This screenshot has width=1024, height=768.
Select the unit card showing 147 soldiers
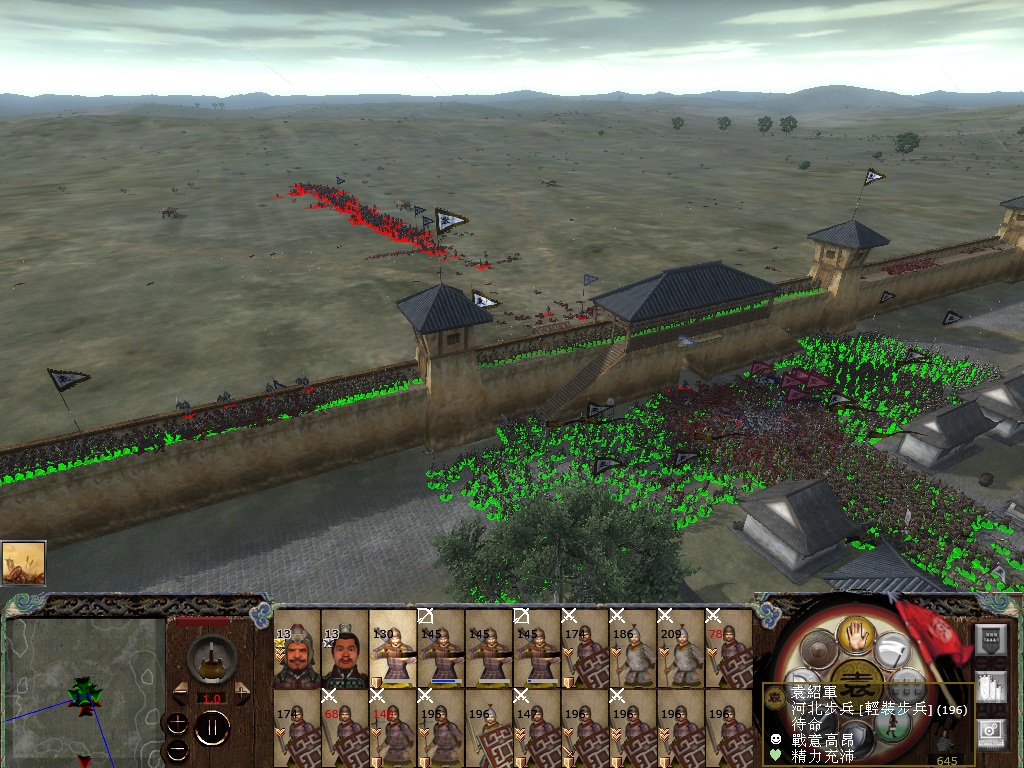tap(537, 728)
